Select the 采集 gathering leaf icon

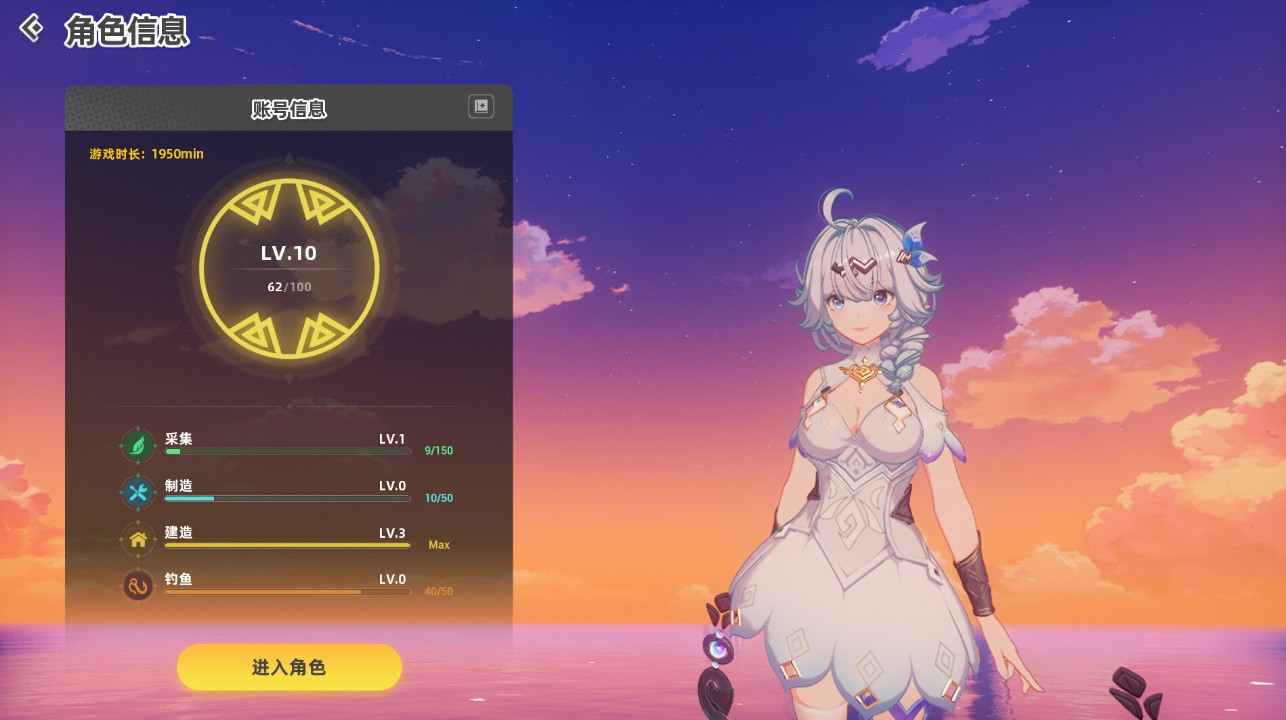(138, 445)
